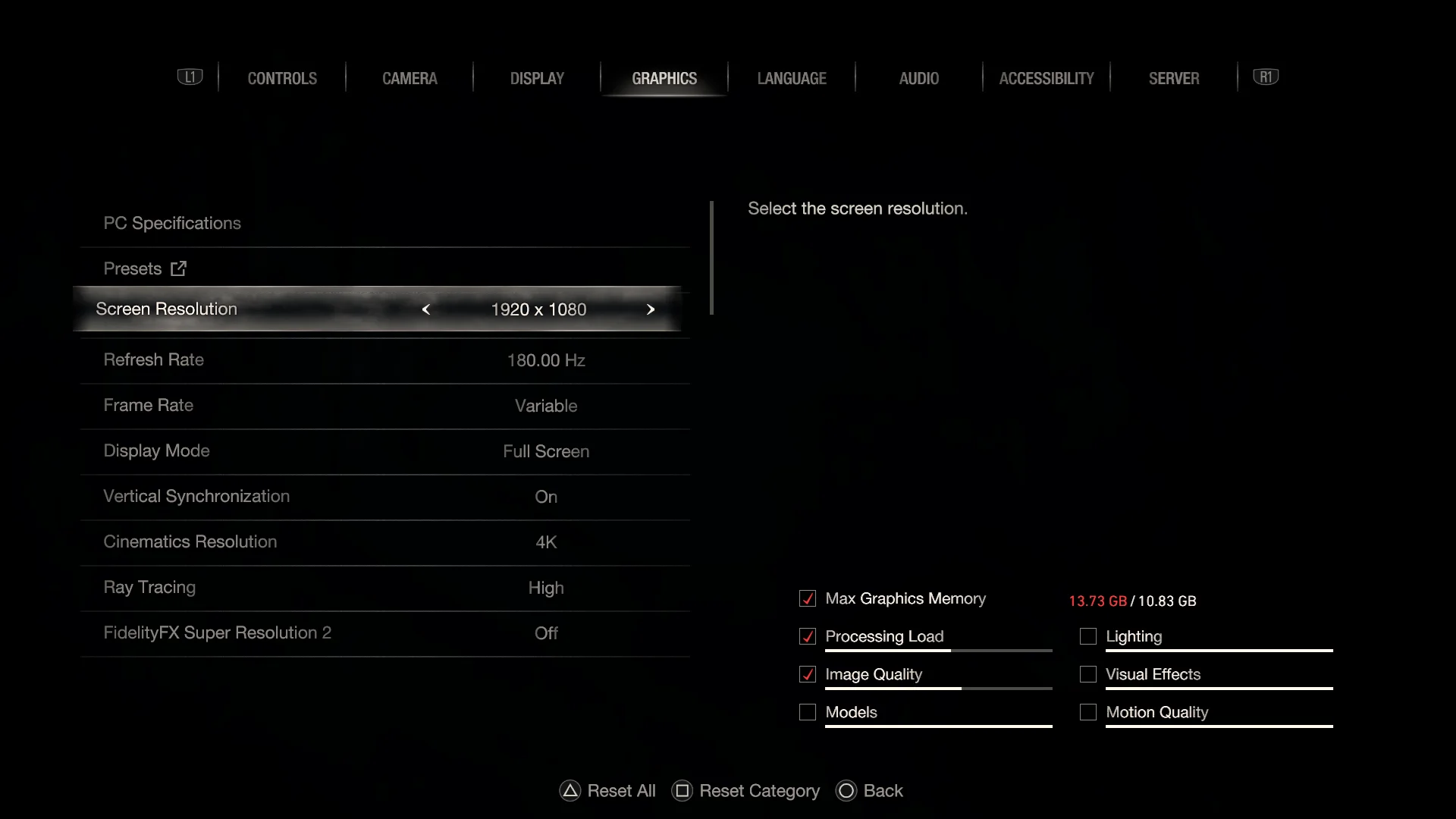Viewport: 1456px width, 819px height.
Task: Select the Display tab
Action: click(x=537, y=78)
